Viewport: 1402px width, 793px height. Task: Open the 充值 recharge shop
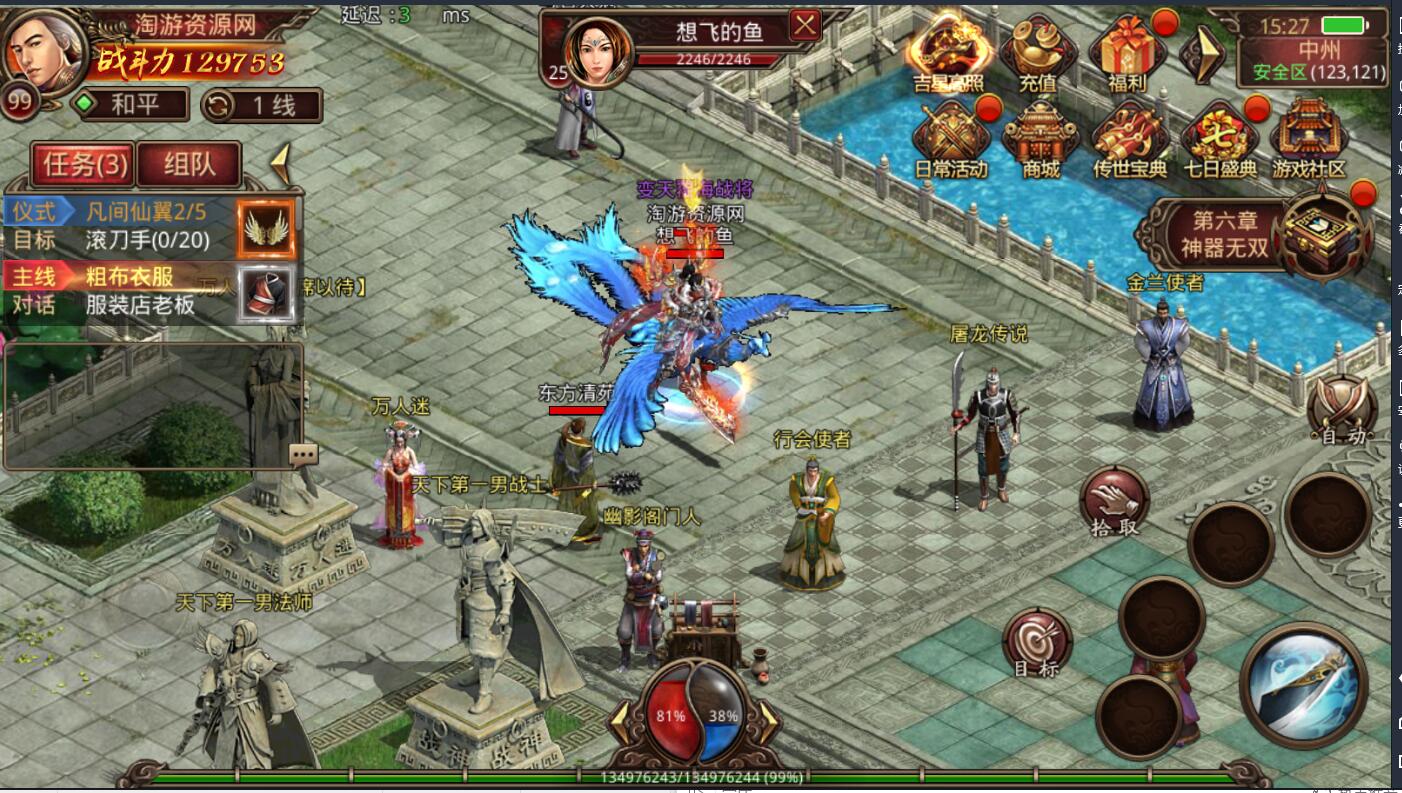[1038, 50]
